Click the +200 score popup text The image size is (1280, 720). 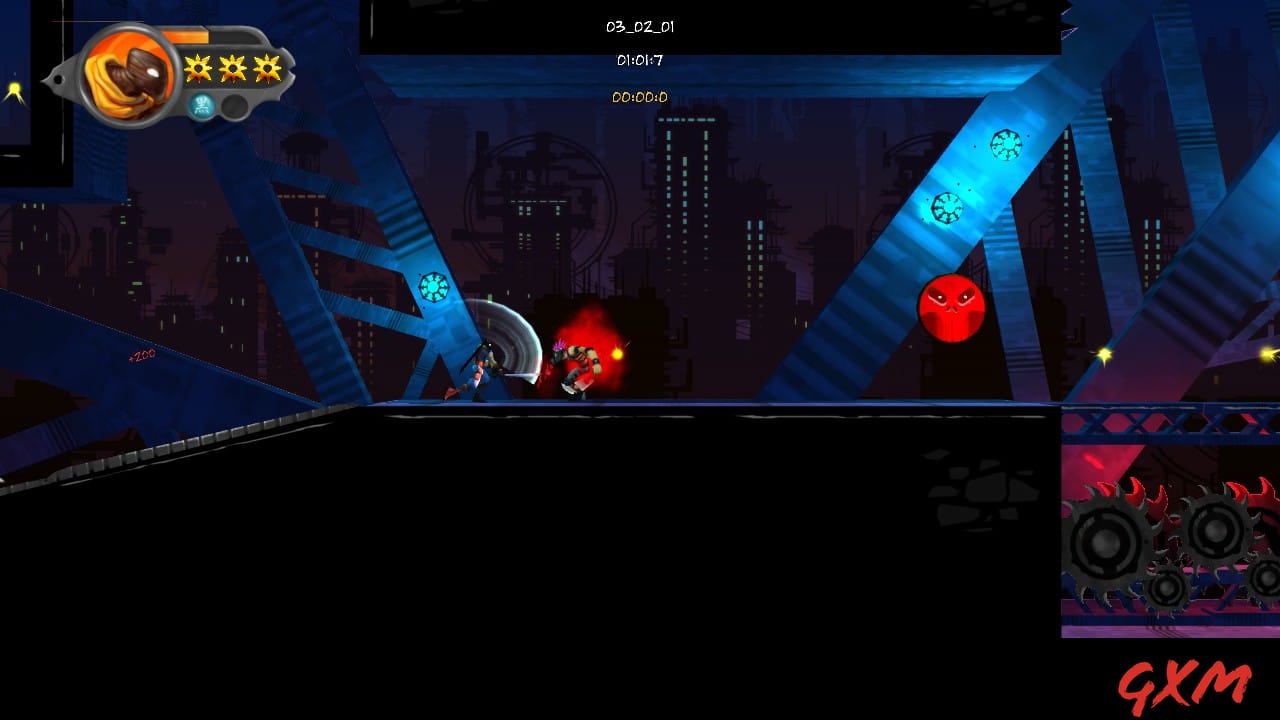[142, 354]
